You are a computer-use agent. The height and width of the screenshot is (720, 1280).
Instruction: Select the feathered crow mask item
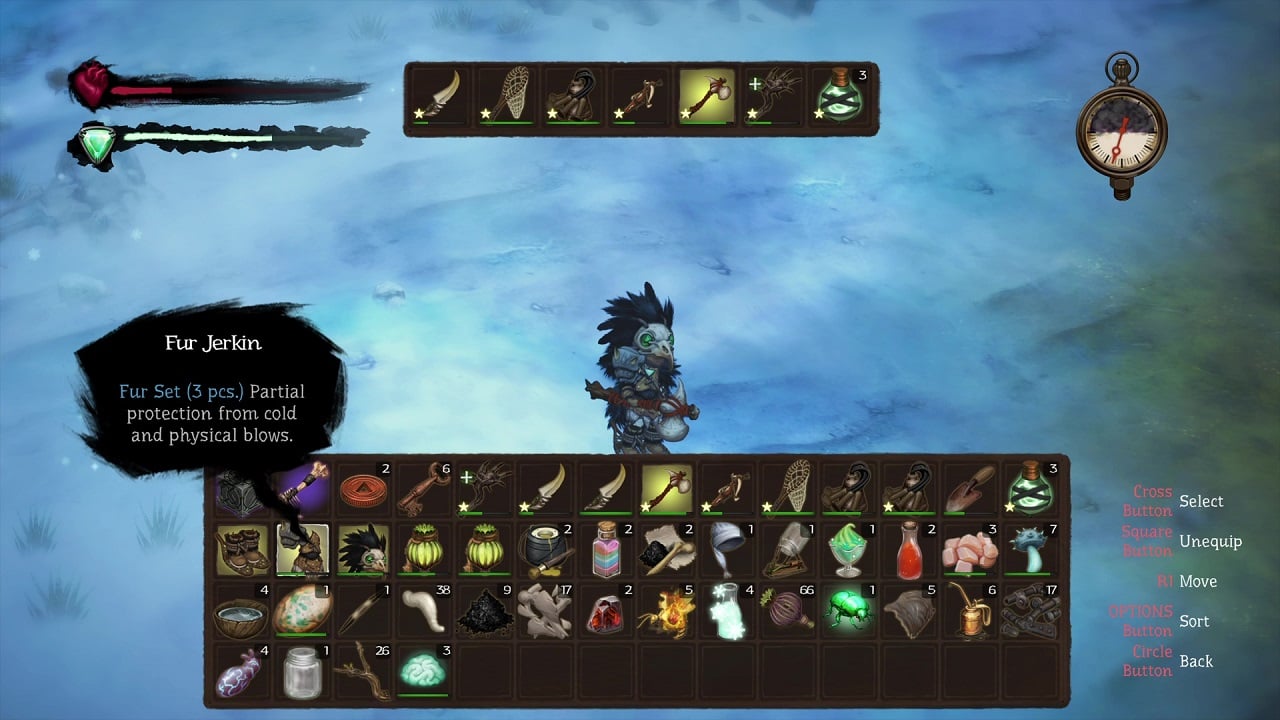pyautogui.click(x=363, y=549)
